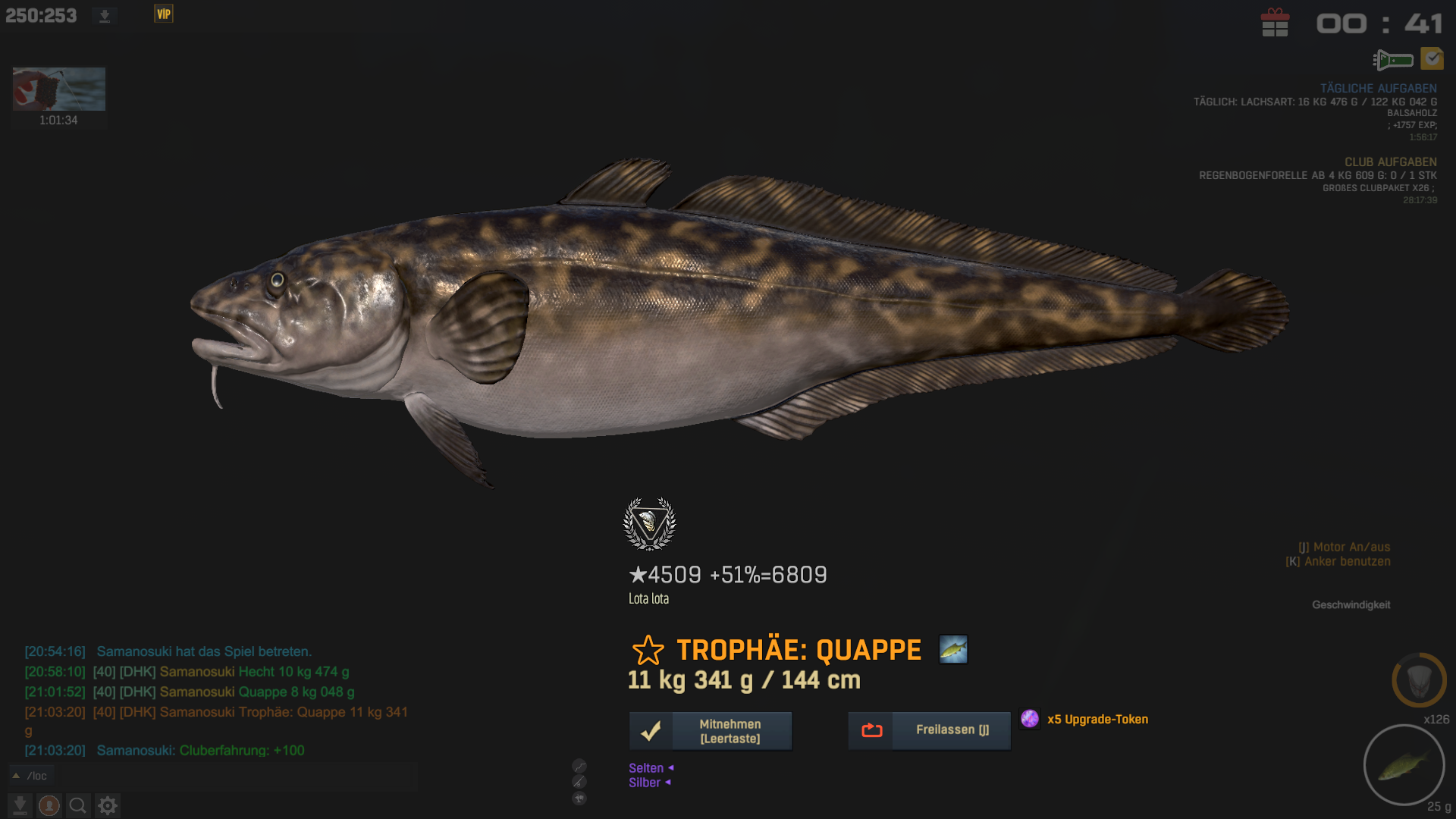1456x819 pixels.
Task: Open the orange player profile icon
Action: click(49, 805)
